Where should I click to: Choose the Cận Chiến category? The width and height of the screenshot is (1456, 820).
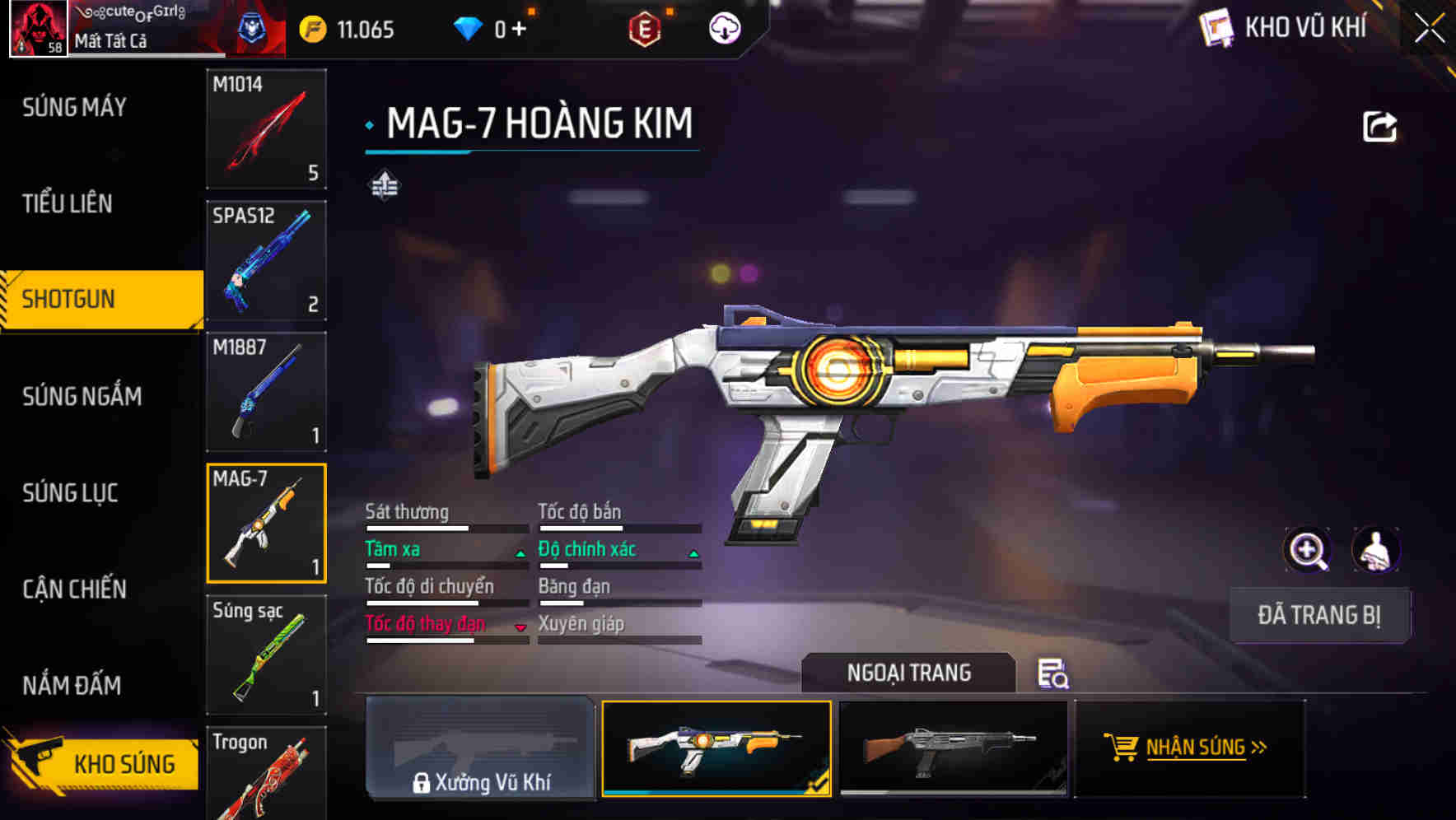tap(74, 589)
